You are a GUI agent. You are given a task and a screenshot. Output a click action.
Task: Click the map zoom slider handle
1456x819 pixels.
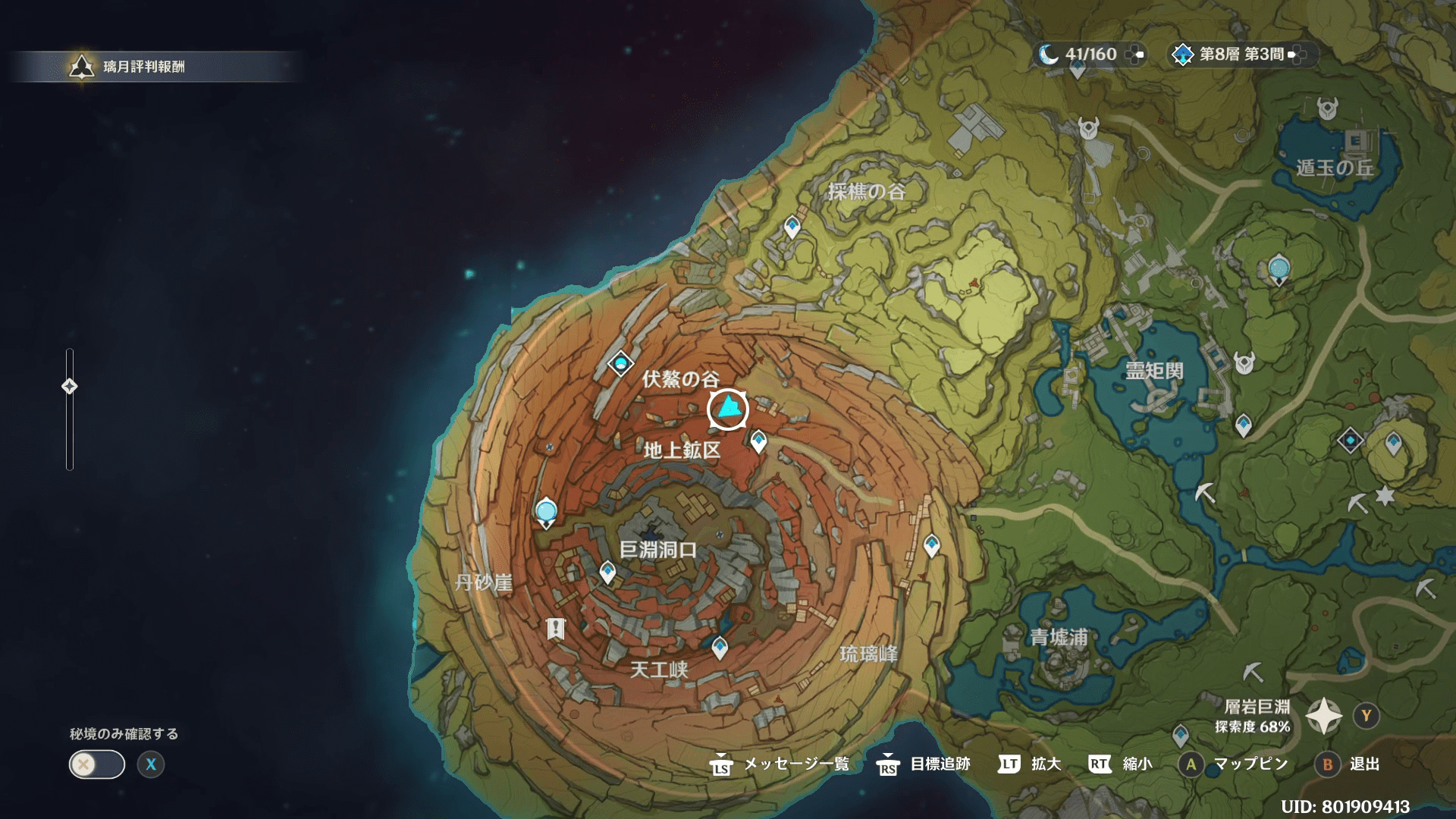69,387
